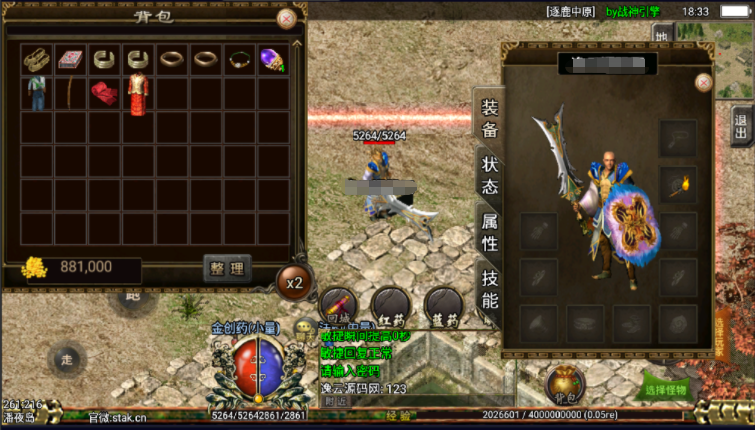This screenshot has width=755, height=430.
Task: Use the 回城 return scroll quick slot
Action: [x=338, y=305]
